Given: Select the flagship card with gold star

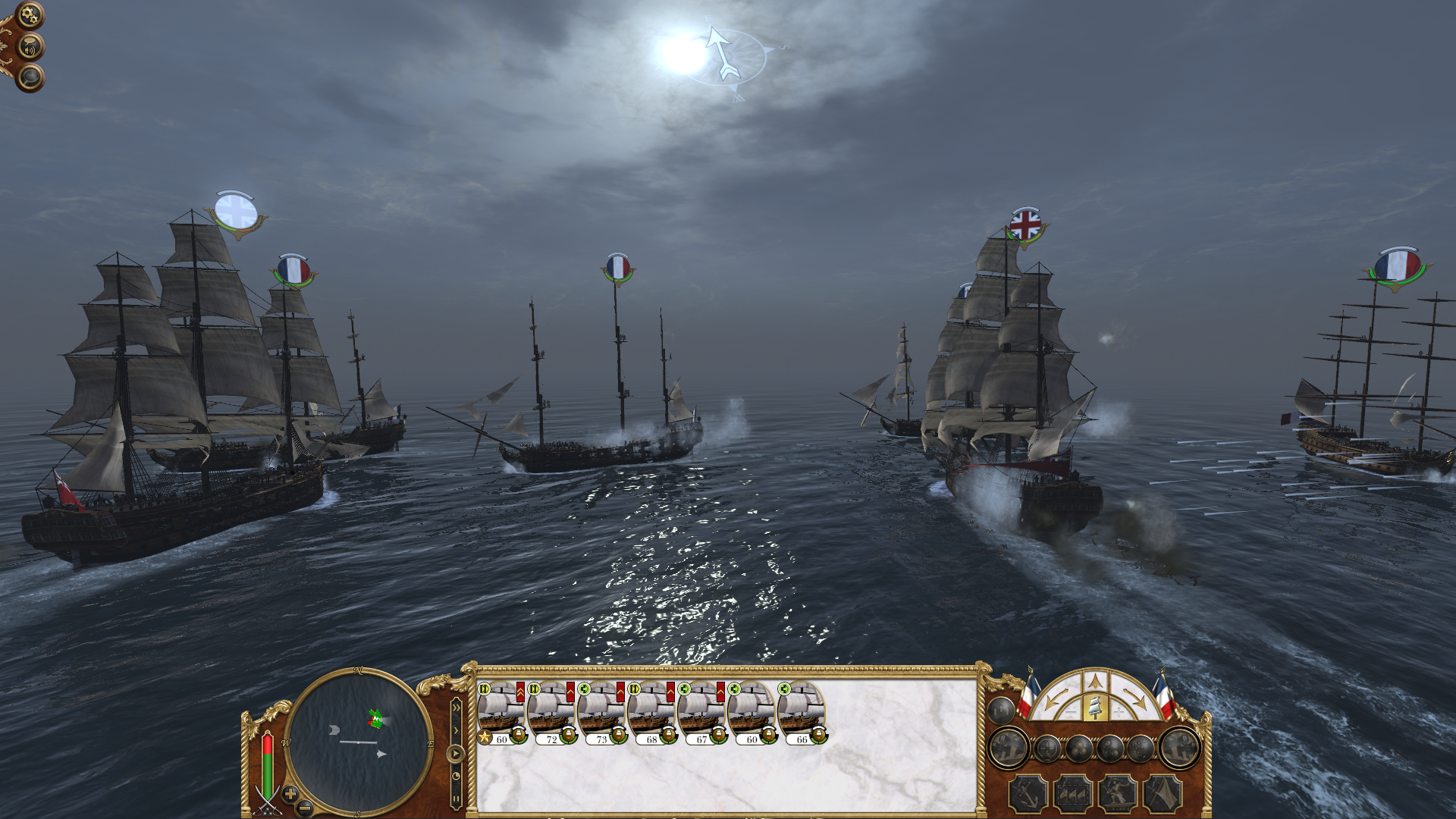Looking at the screenshot, I should pyautogui.click(x=500, y=713).
